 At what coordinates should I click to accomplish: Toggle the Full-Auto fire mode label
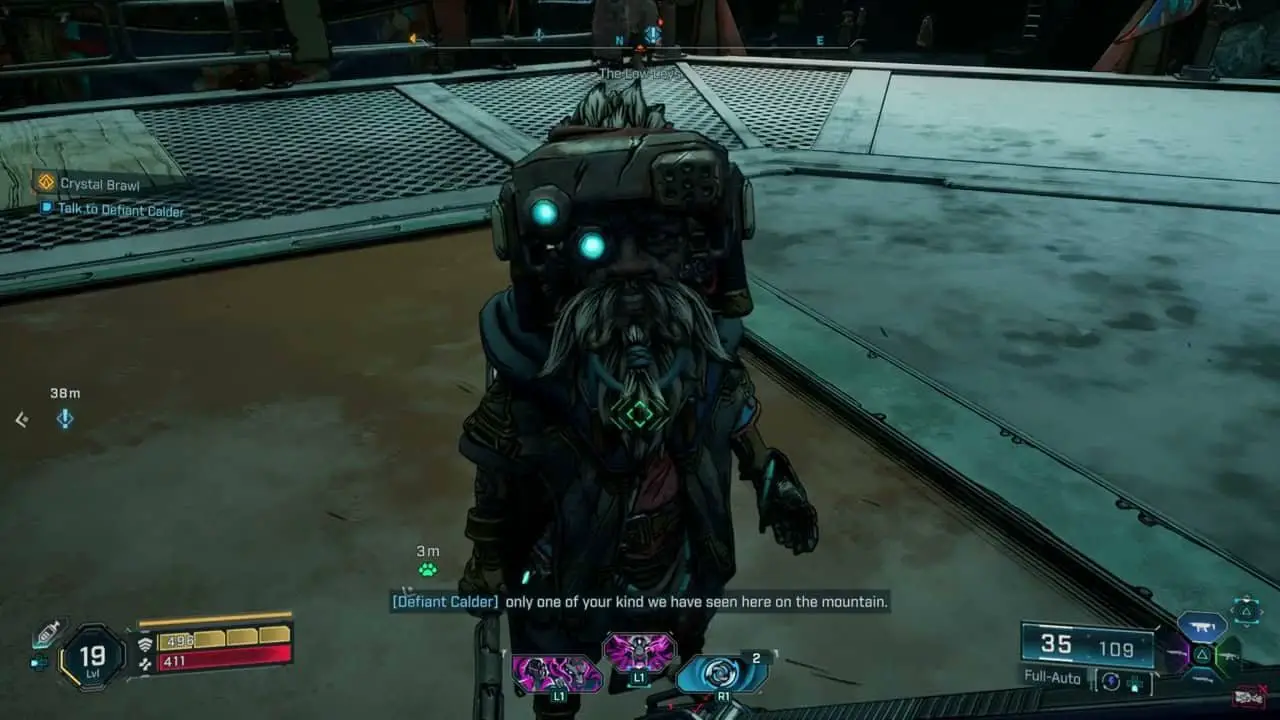point(1054,676)
